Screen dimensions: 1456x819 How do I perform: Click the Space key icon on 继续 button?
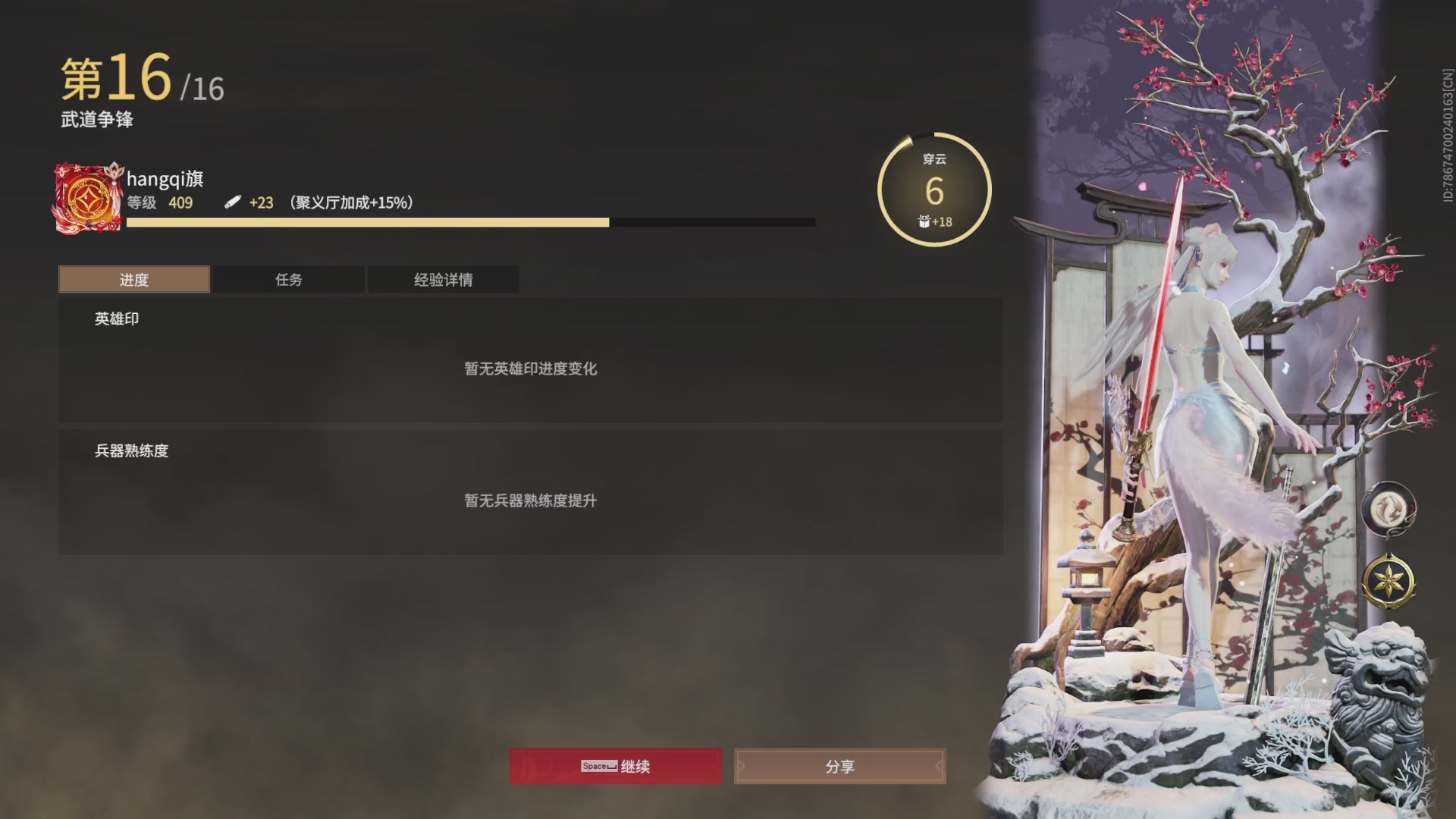pyautogui.click(x=597, y=767)
